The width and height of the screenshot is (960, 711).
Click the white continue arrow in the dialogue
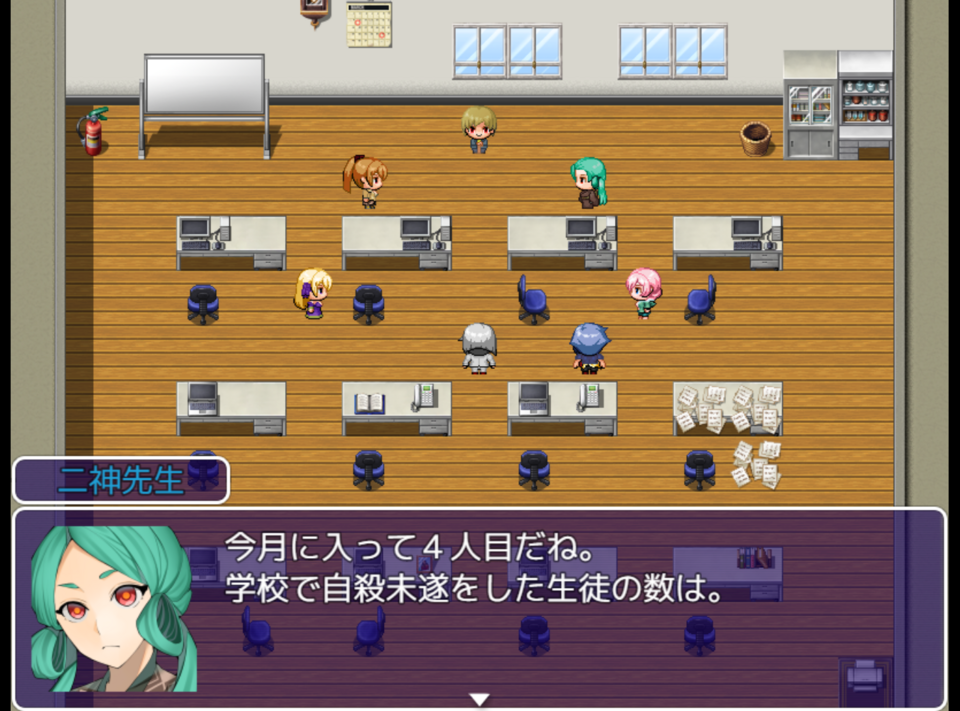(x=479, y=699)
